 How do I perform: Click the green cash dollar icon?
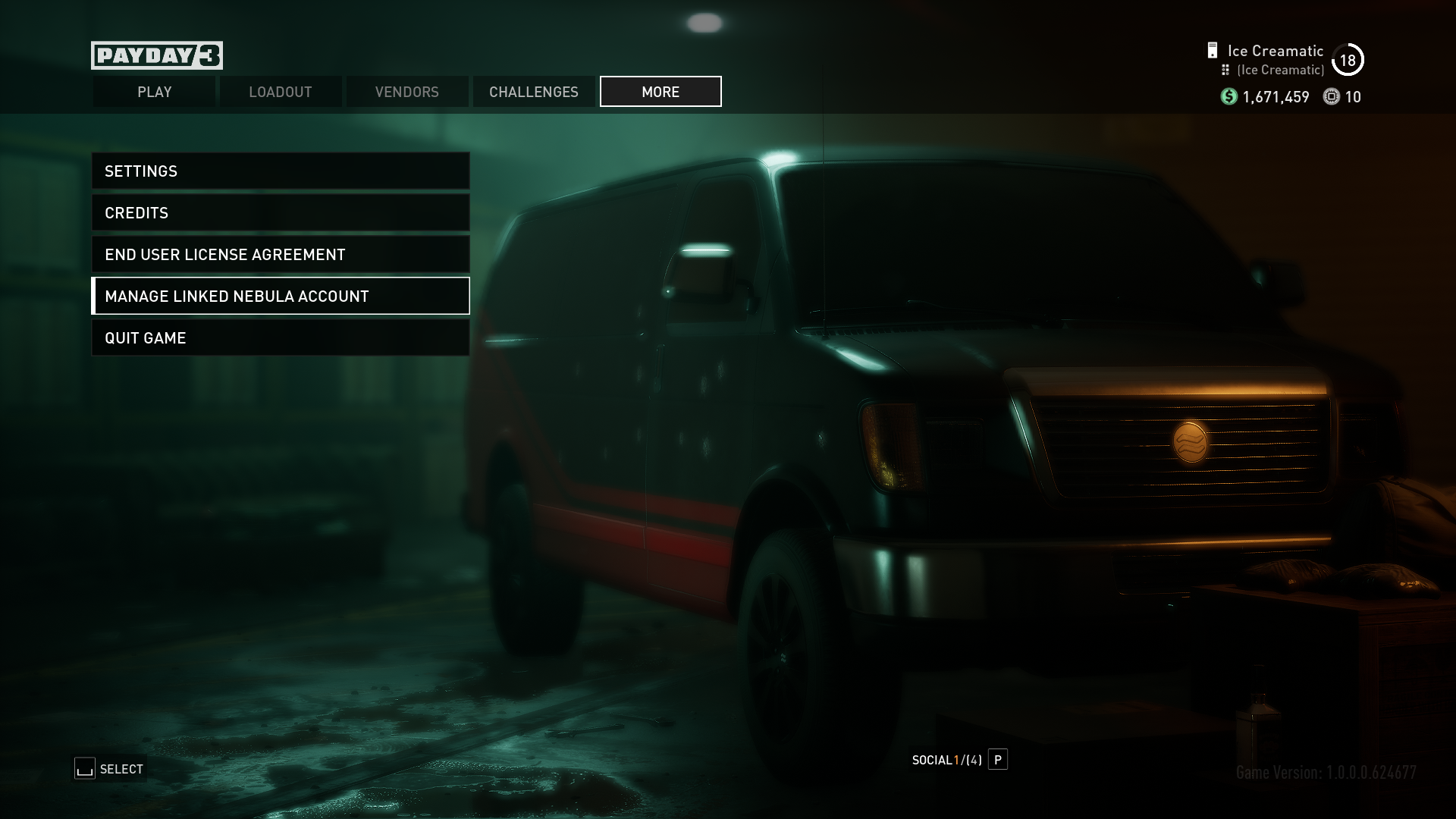pos(1228,97)
